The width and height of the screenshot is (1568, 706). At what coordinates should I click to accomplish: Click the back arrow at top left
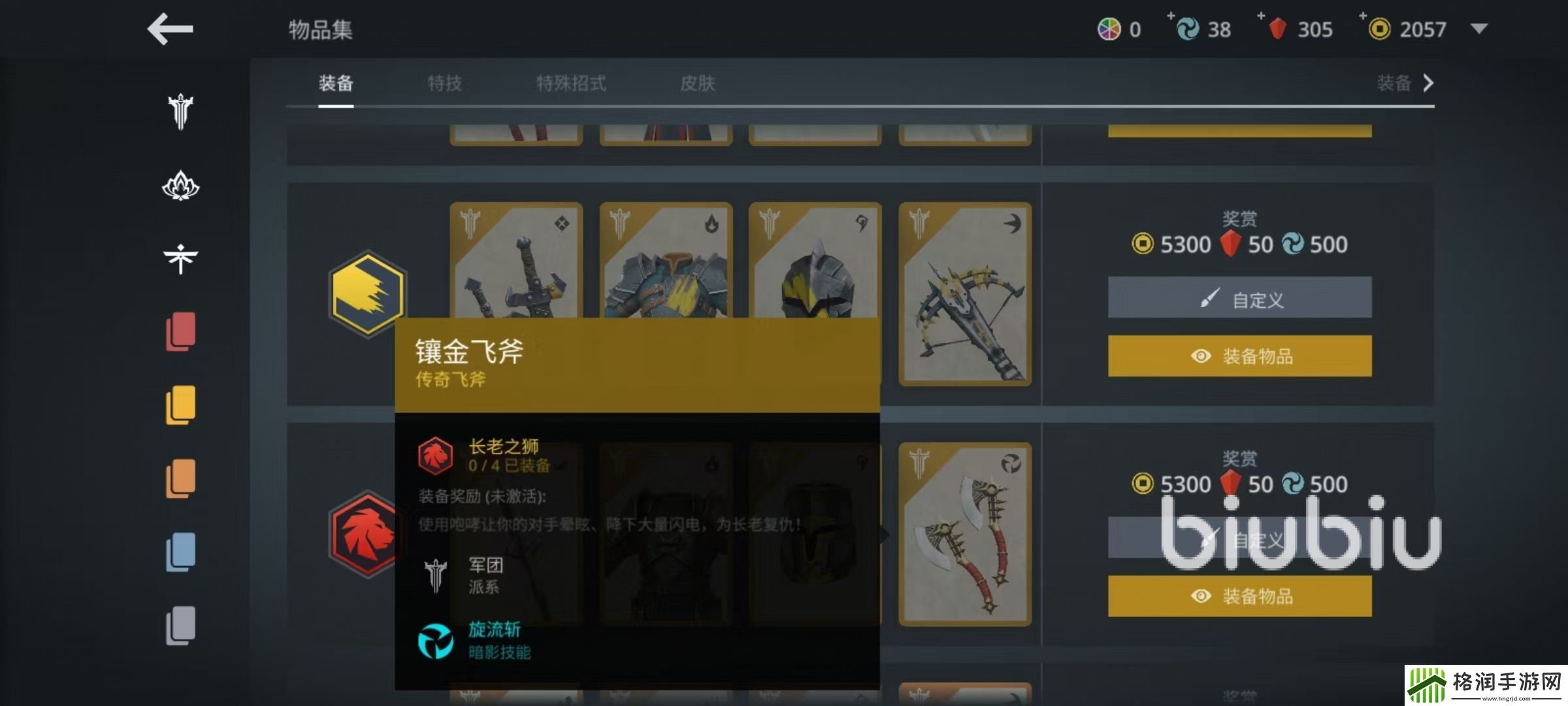(169, 29)
